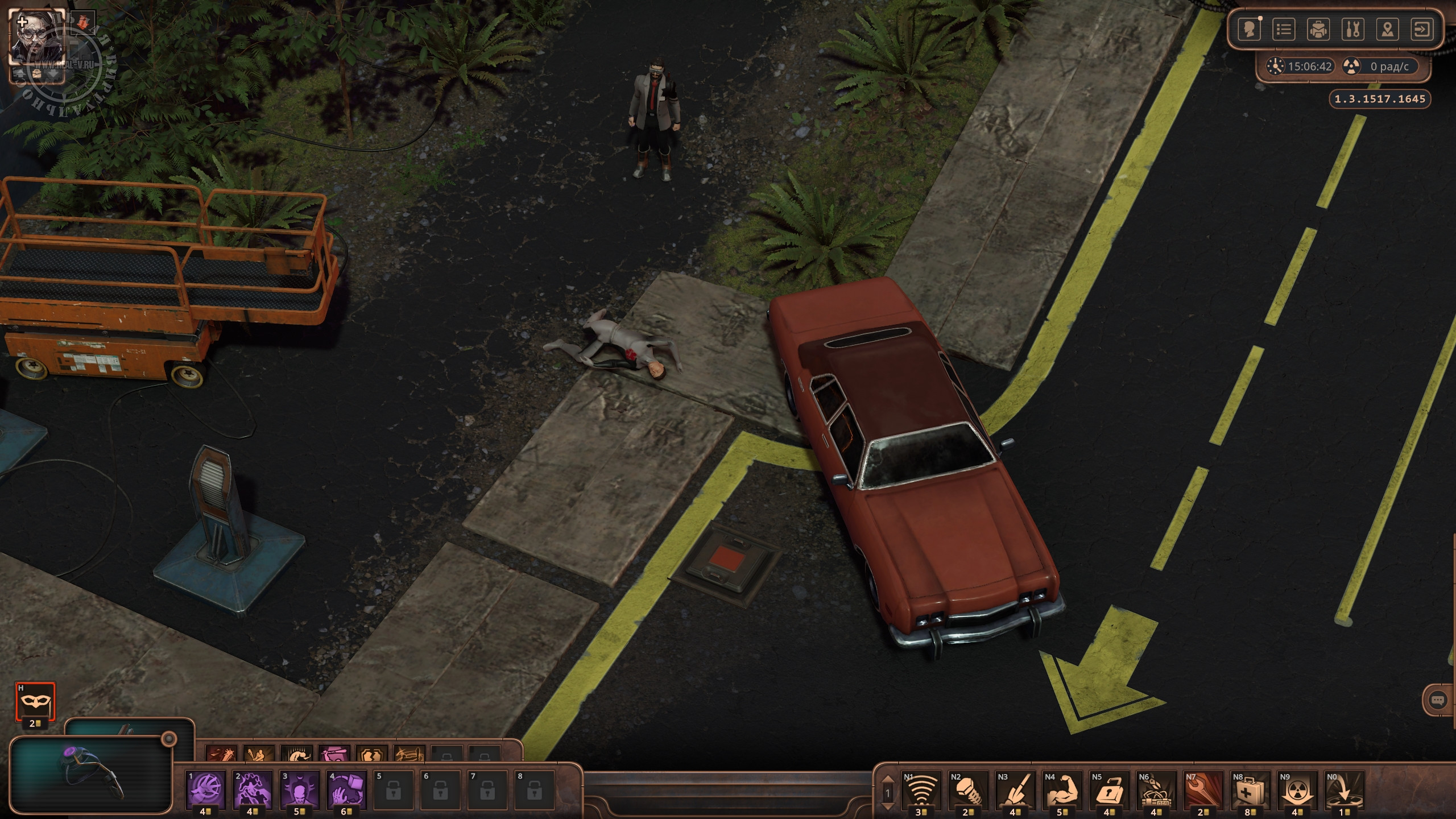Viewport: 1456px width, 819px height.
Task: Open the backpack inventory
Action: (x=1318, y=29)
